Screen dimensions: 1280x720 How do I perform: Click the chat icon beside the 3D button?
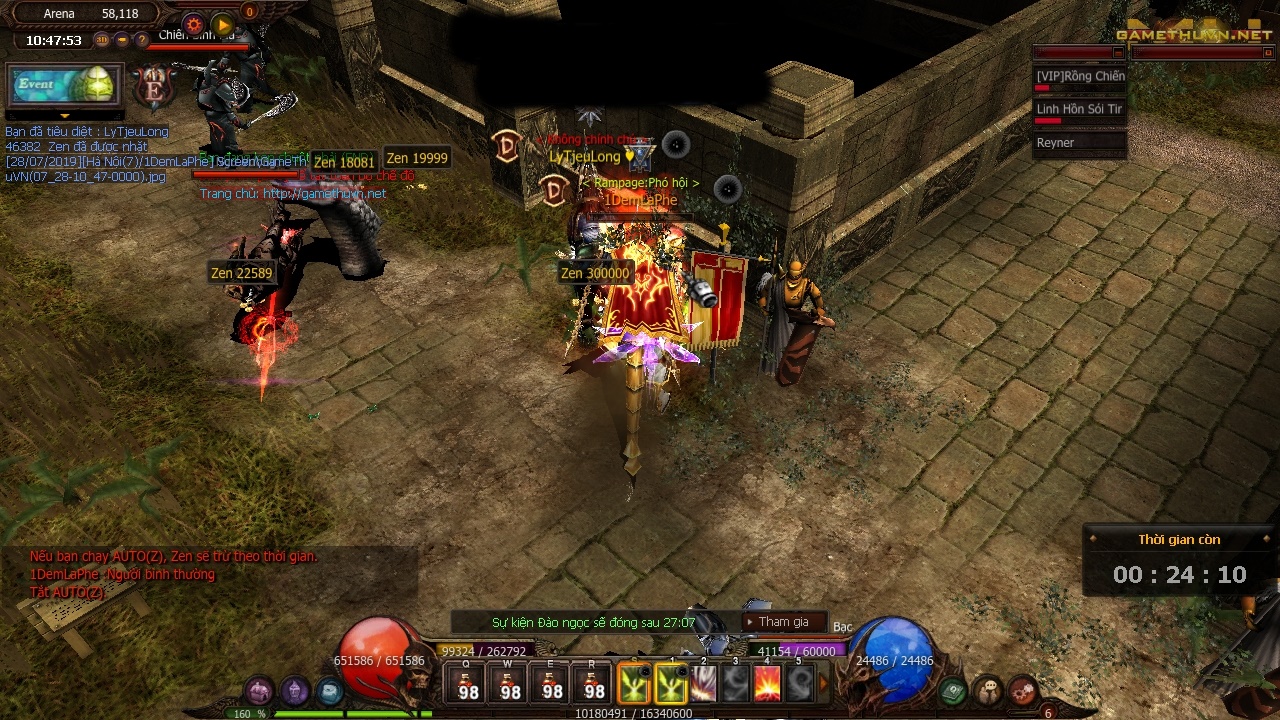(x=121, y=40)
